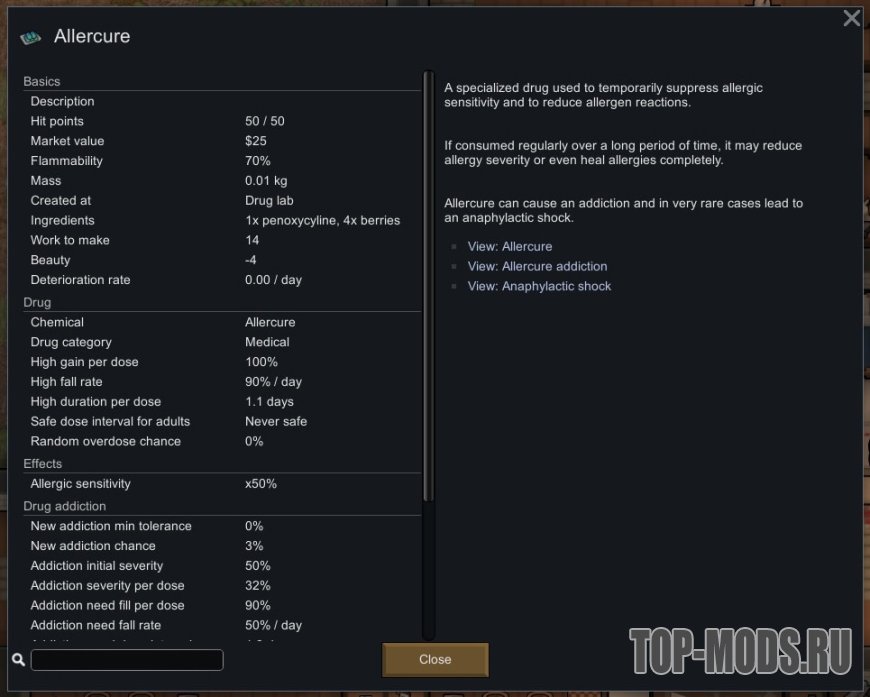Viewport: 870px width, 697px height.
Task: Select the Drug category row
Action: [x=222, y=342]
